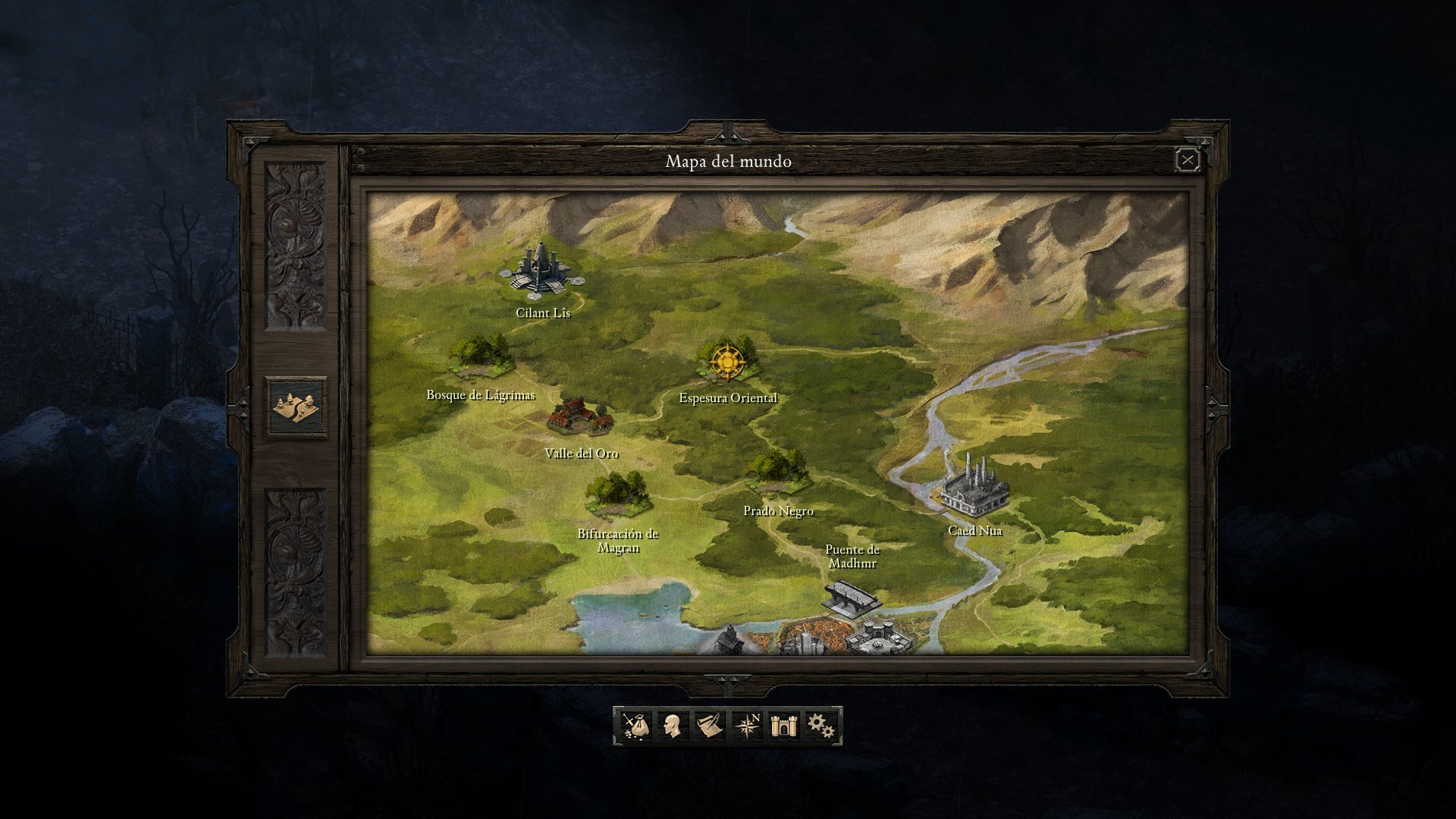Select the Prado Negro location label
The image size is (1456, 819).
(x=778, y=511)
